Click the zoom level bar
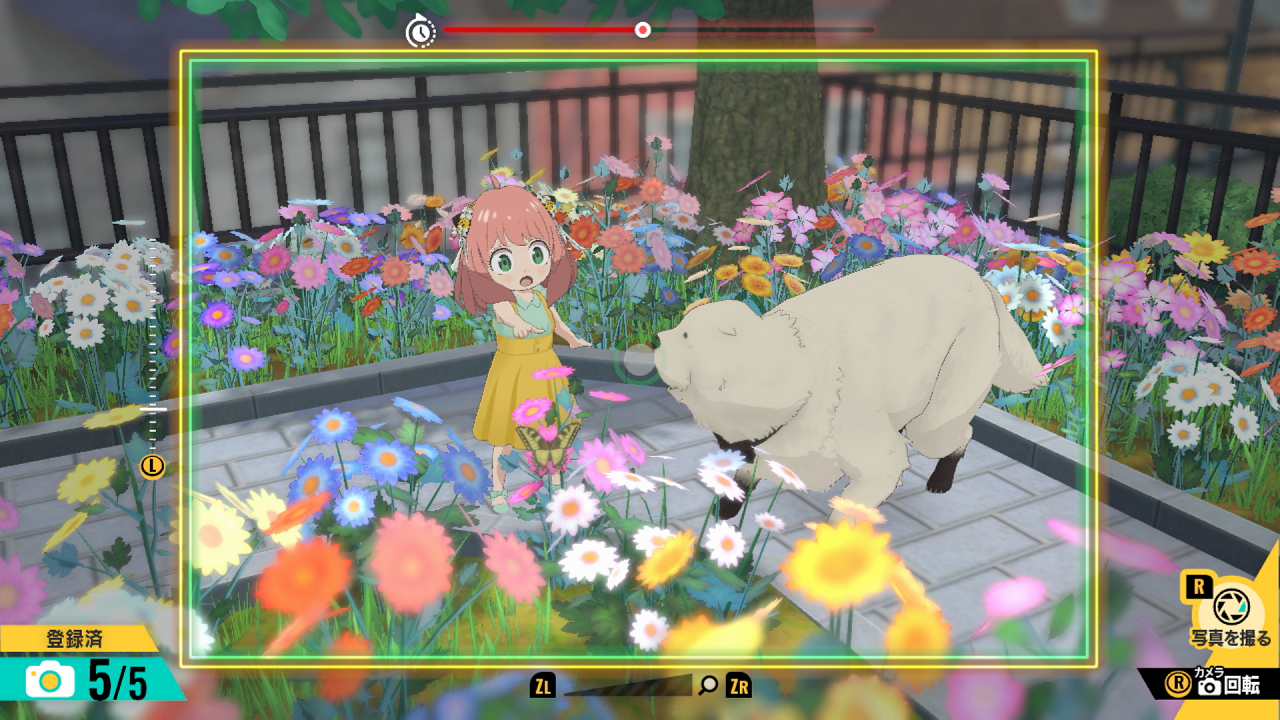Image resolution: width=1280 pixels, height=720 pixels. point(627,686)
